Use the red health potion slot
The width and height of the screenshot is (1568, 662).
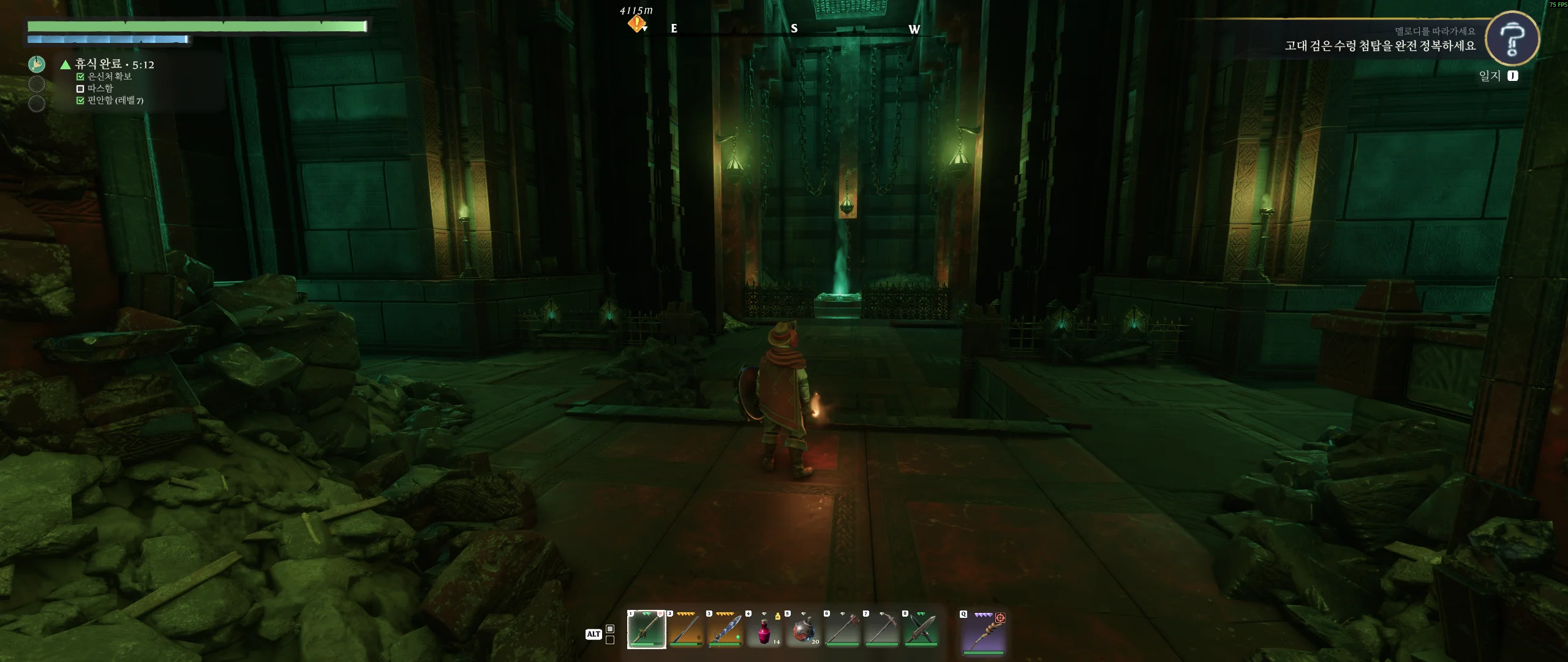click(x=764, y=629)
